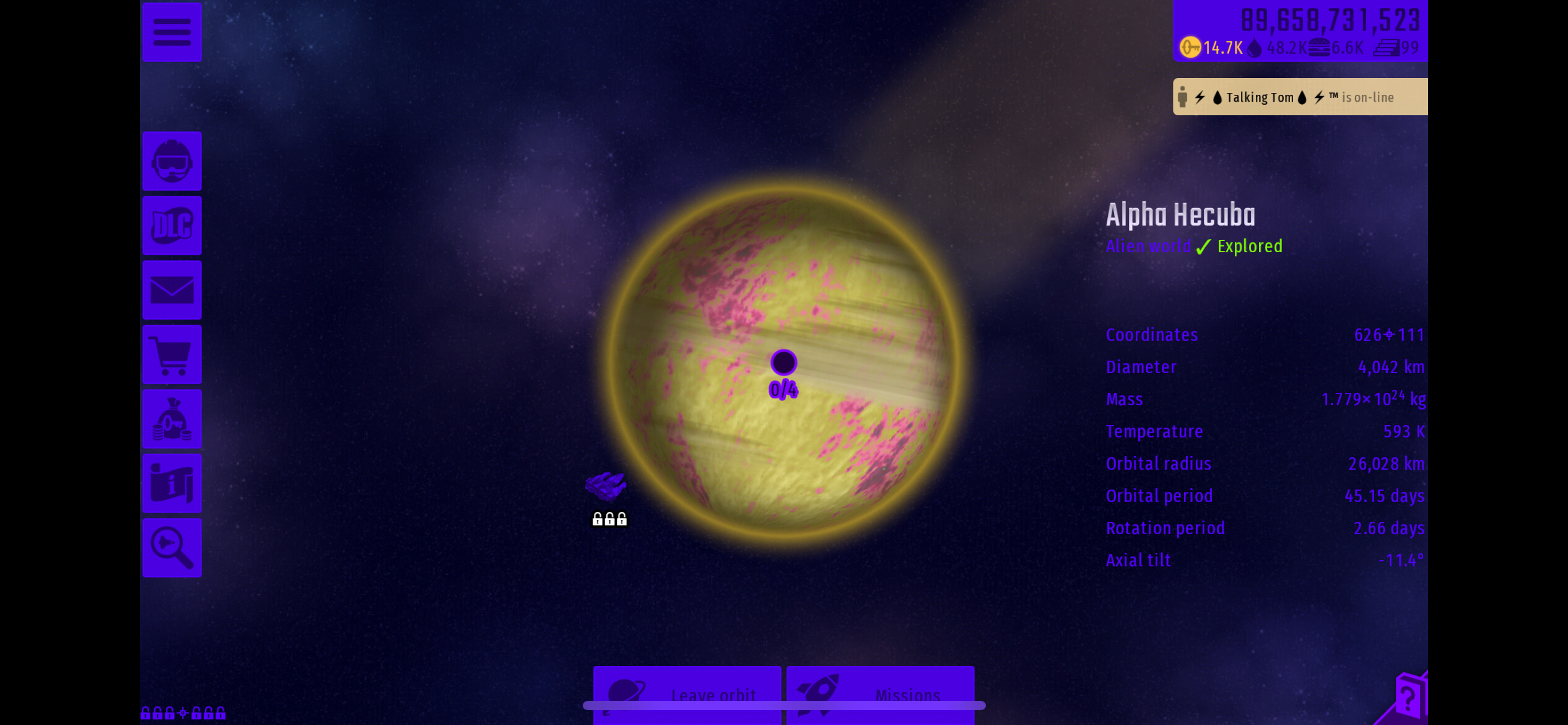Leave orbit of Alpha Hecuba
This screenshot has width=1568, height=725.
pos(687,693)
